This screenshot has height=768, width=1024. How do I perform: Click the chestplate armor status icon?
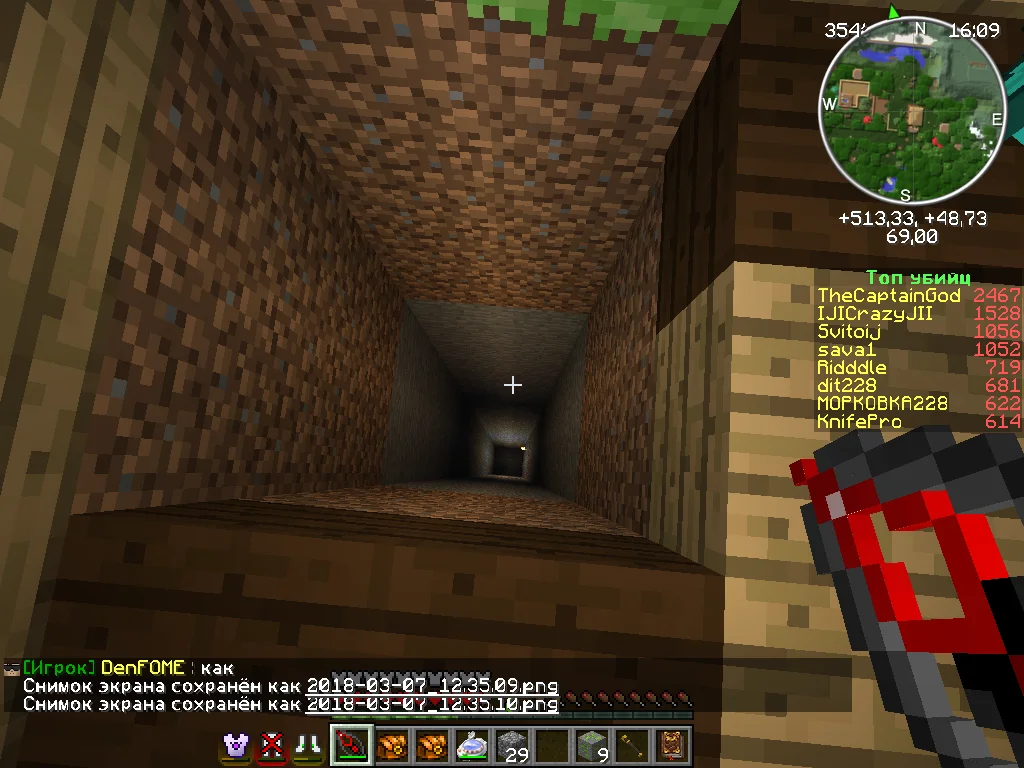pos(237,746)
